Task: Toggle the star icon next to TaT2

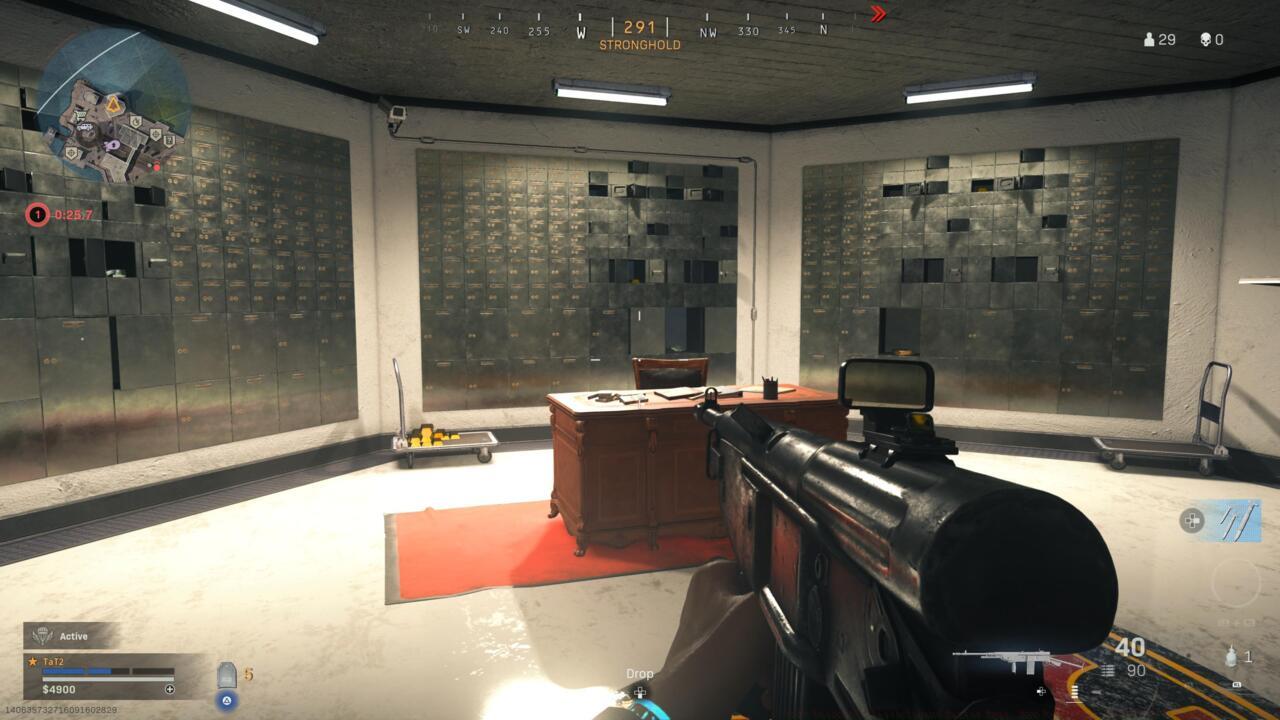Action: pos(32,661)
